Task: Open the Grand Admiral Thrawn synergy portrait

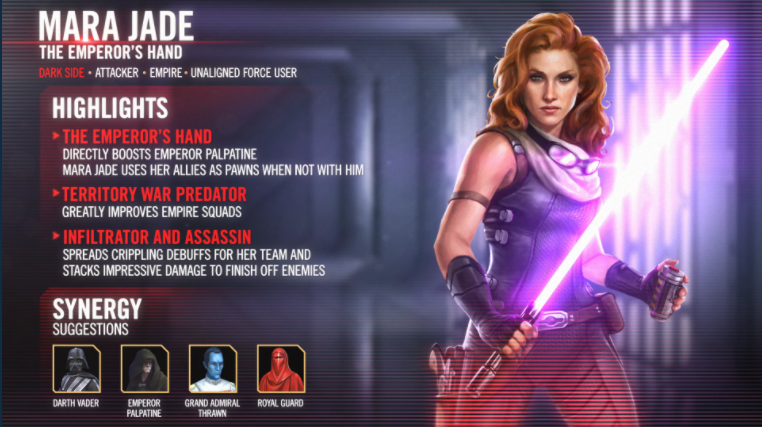Action: coord(211,368)
